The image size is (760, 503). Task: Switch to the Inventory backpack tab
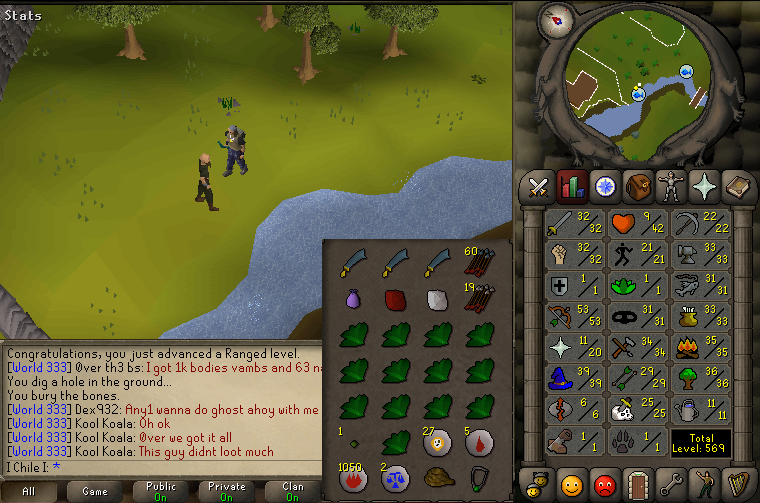point(638,186)
